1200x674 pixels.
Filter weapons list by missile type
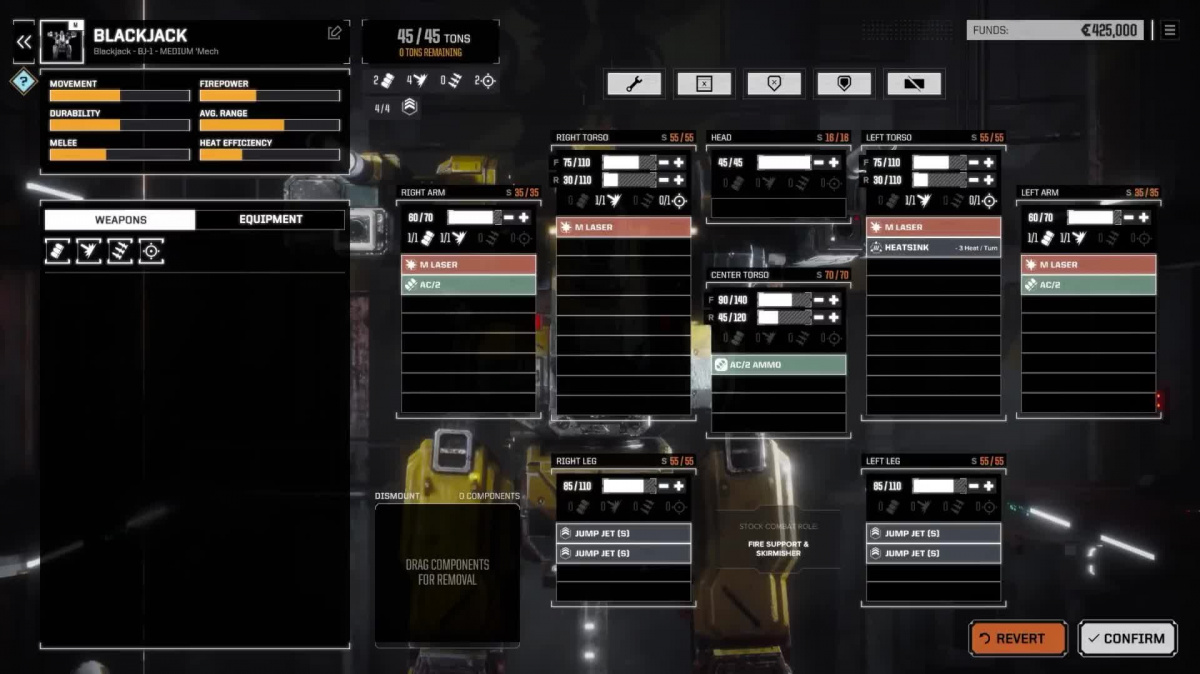[121, 251]
